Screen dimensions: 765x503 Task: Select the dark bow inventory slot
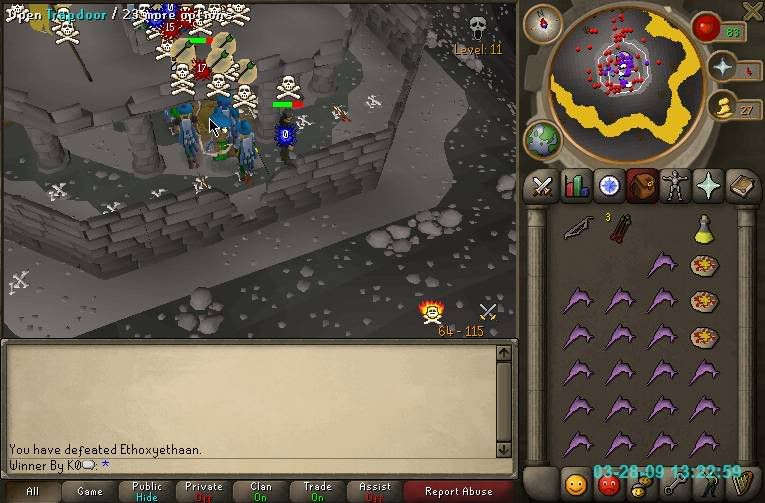(577, 229)
